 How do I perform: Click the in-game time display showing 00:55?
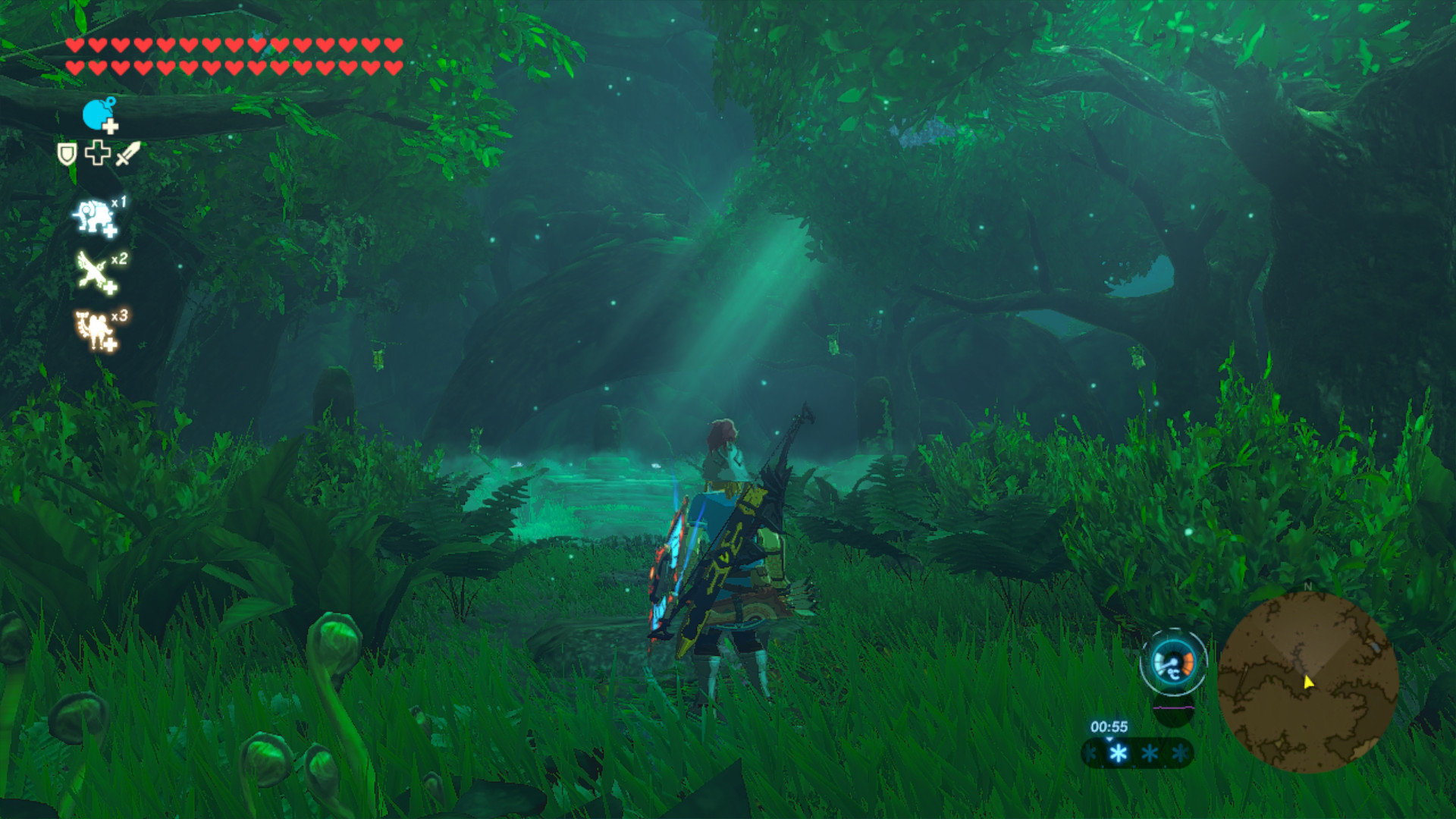click(1109, 726)
